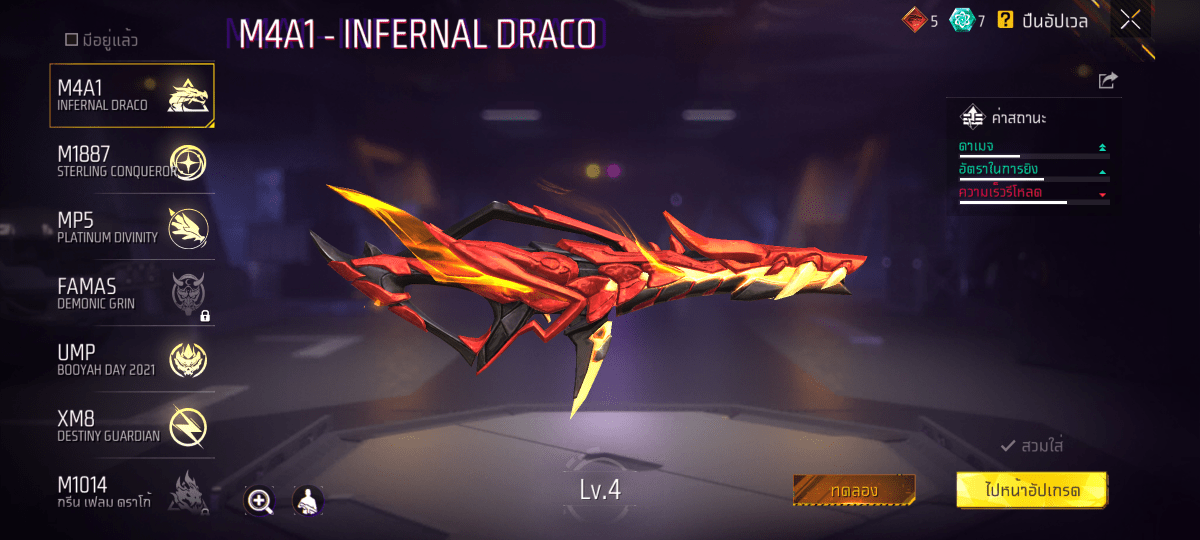Select the MP5 Platinum Divinity skin
The height and width of the screenshot is (540, 1200).
[x=131, y=227]
